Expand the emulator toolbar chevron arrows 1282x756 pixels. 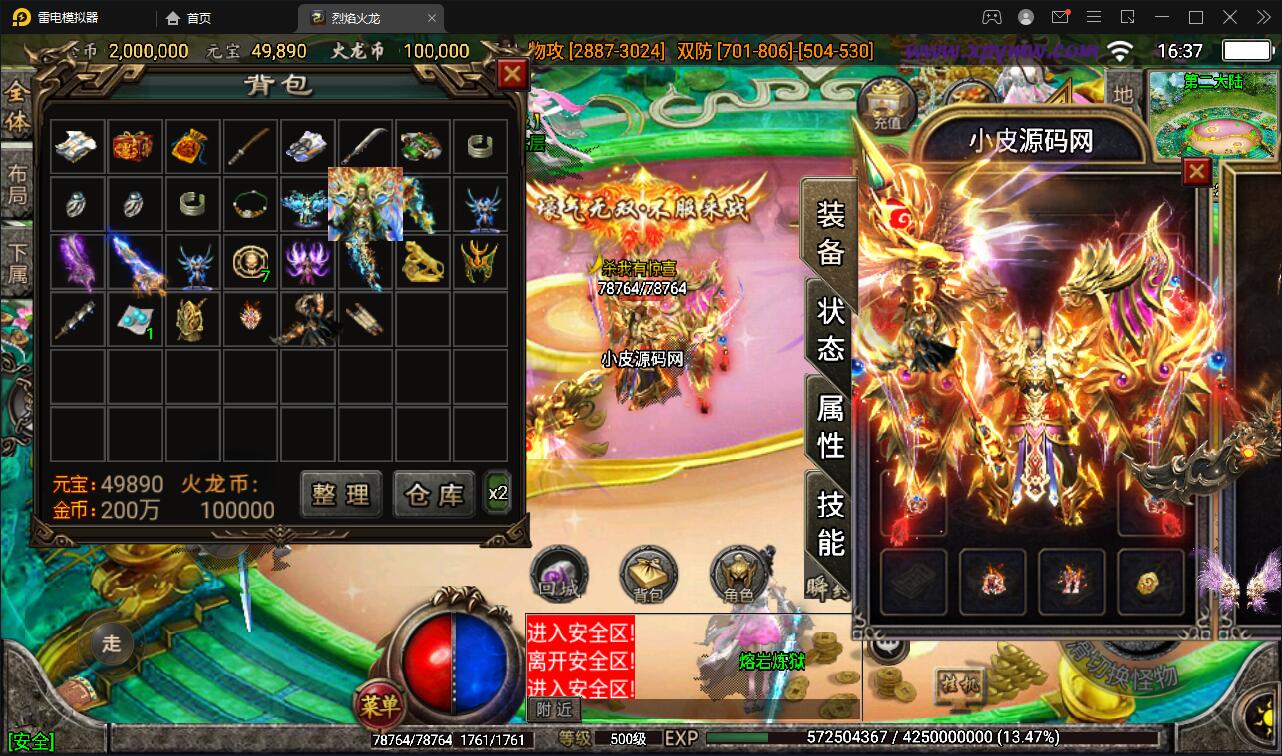pos(1263,17)
